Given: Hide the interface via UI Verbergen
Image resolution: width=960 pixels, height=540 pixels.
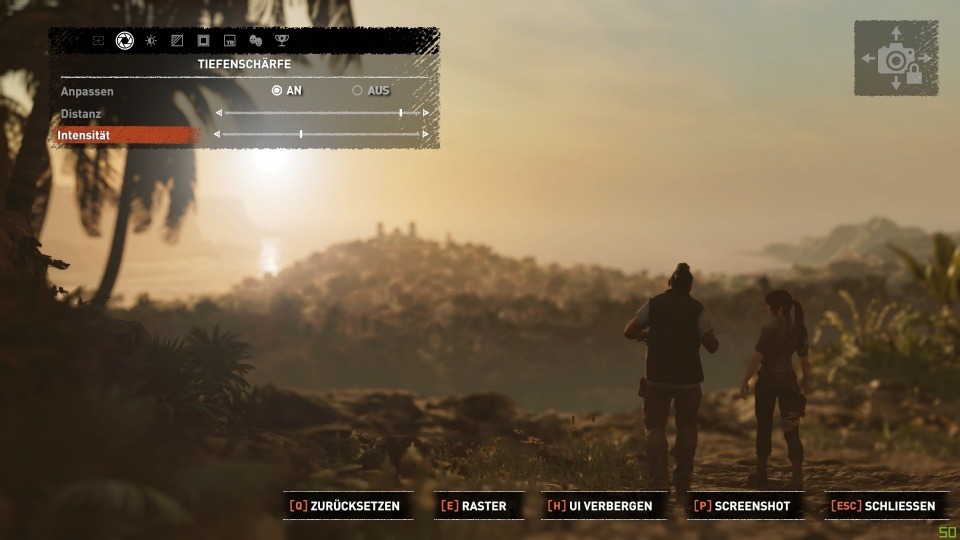Looking at the screenshot, I should 600,506.
